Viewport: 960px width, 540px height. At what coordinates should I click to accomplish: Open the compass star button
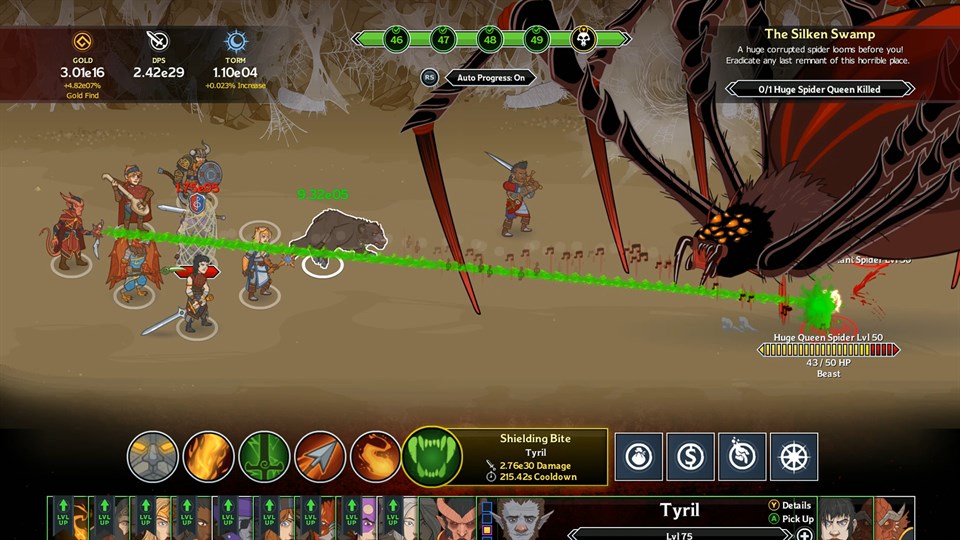(x=794, y=457)
